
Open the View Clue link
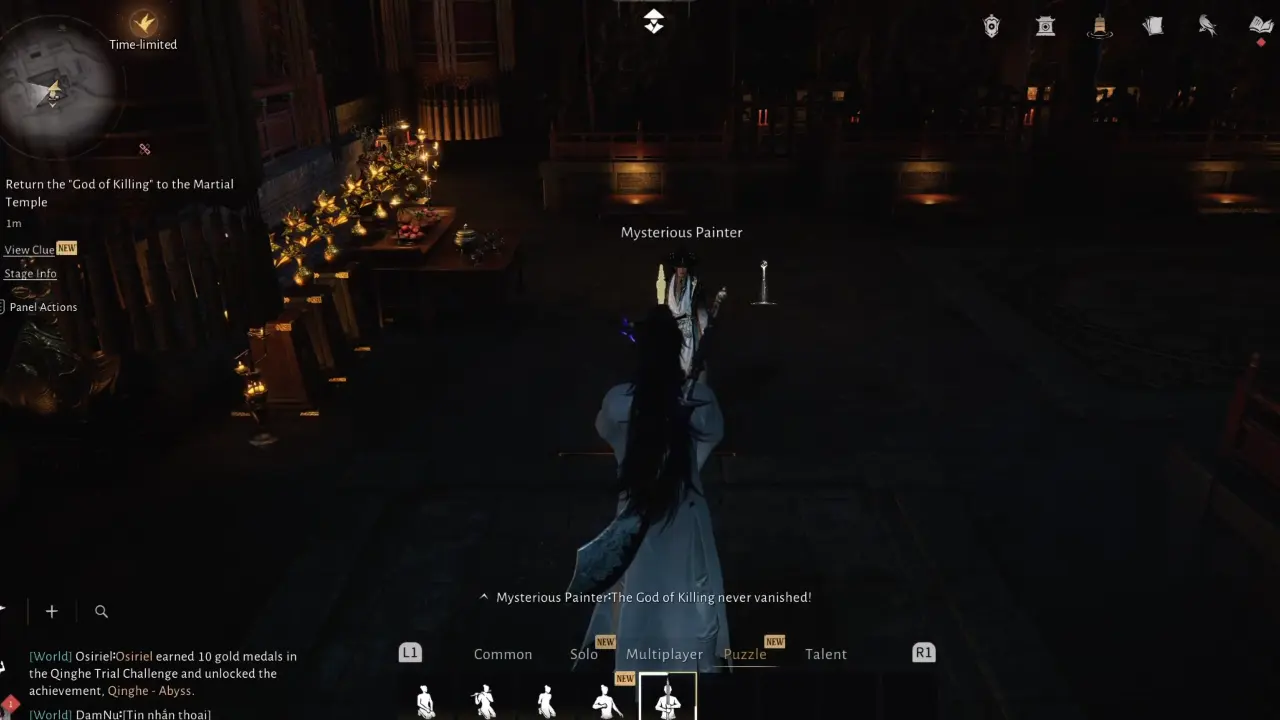(30, 249)
